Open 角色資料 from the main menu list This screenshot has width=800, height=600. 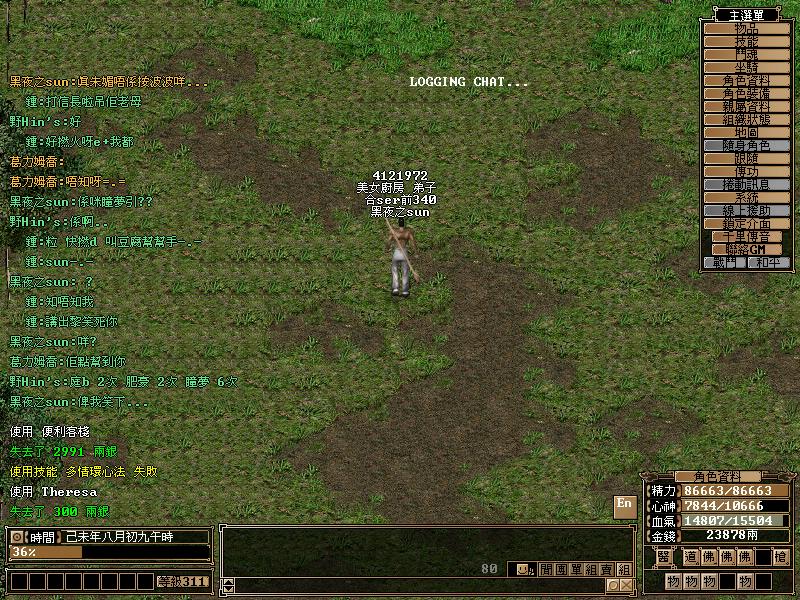[746, 80]
